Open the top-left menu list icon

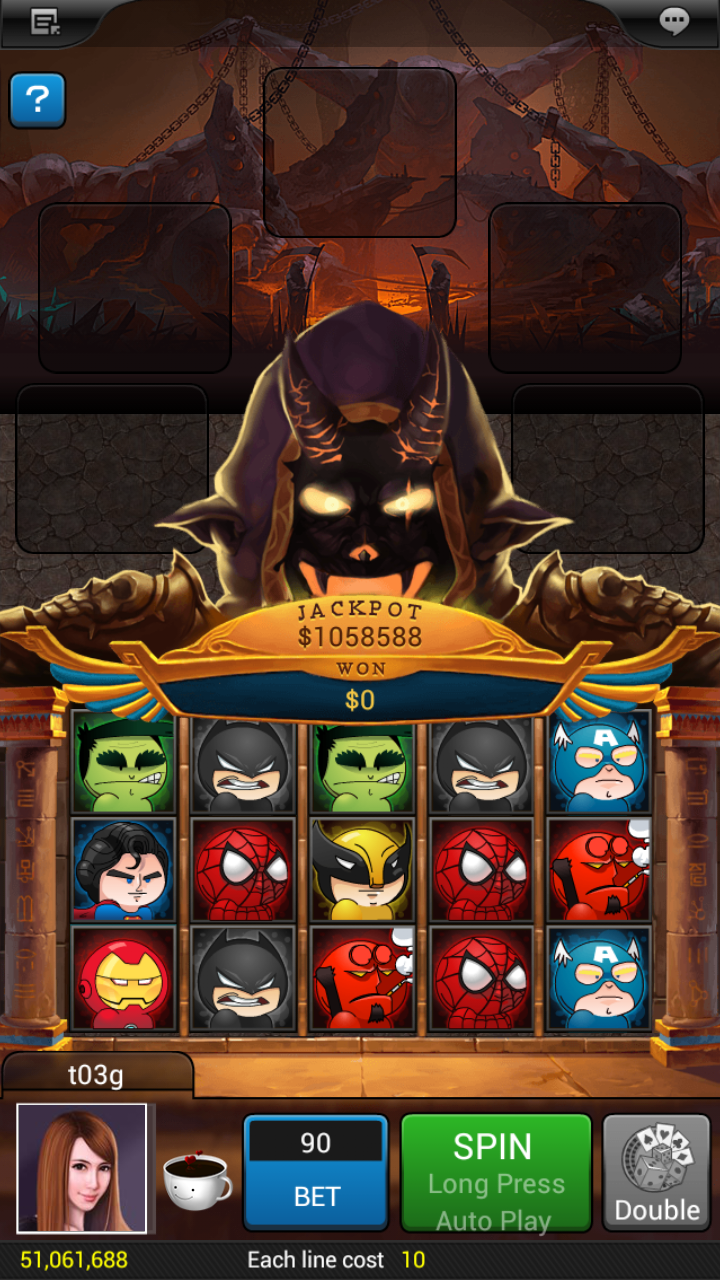pyautogui.click(x=45, y=21)
